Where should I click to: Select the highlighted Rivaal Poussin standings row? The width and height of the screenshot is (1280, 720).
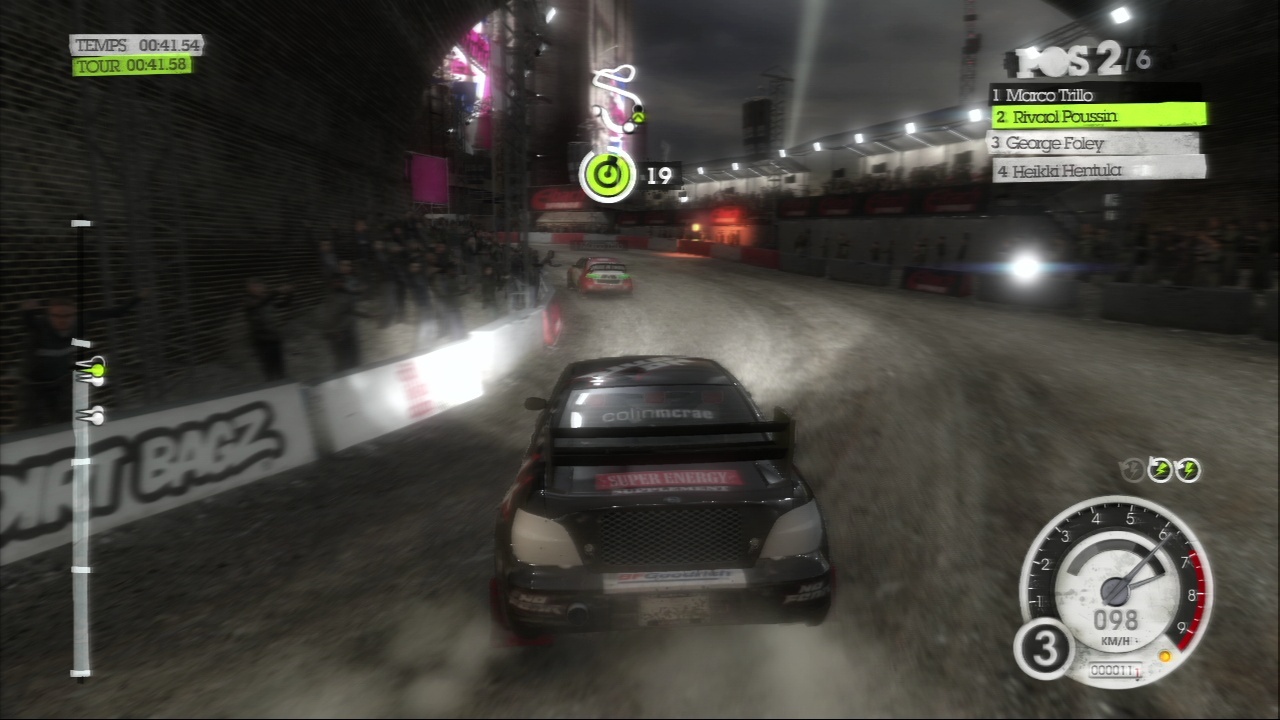1098,117
